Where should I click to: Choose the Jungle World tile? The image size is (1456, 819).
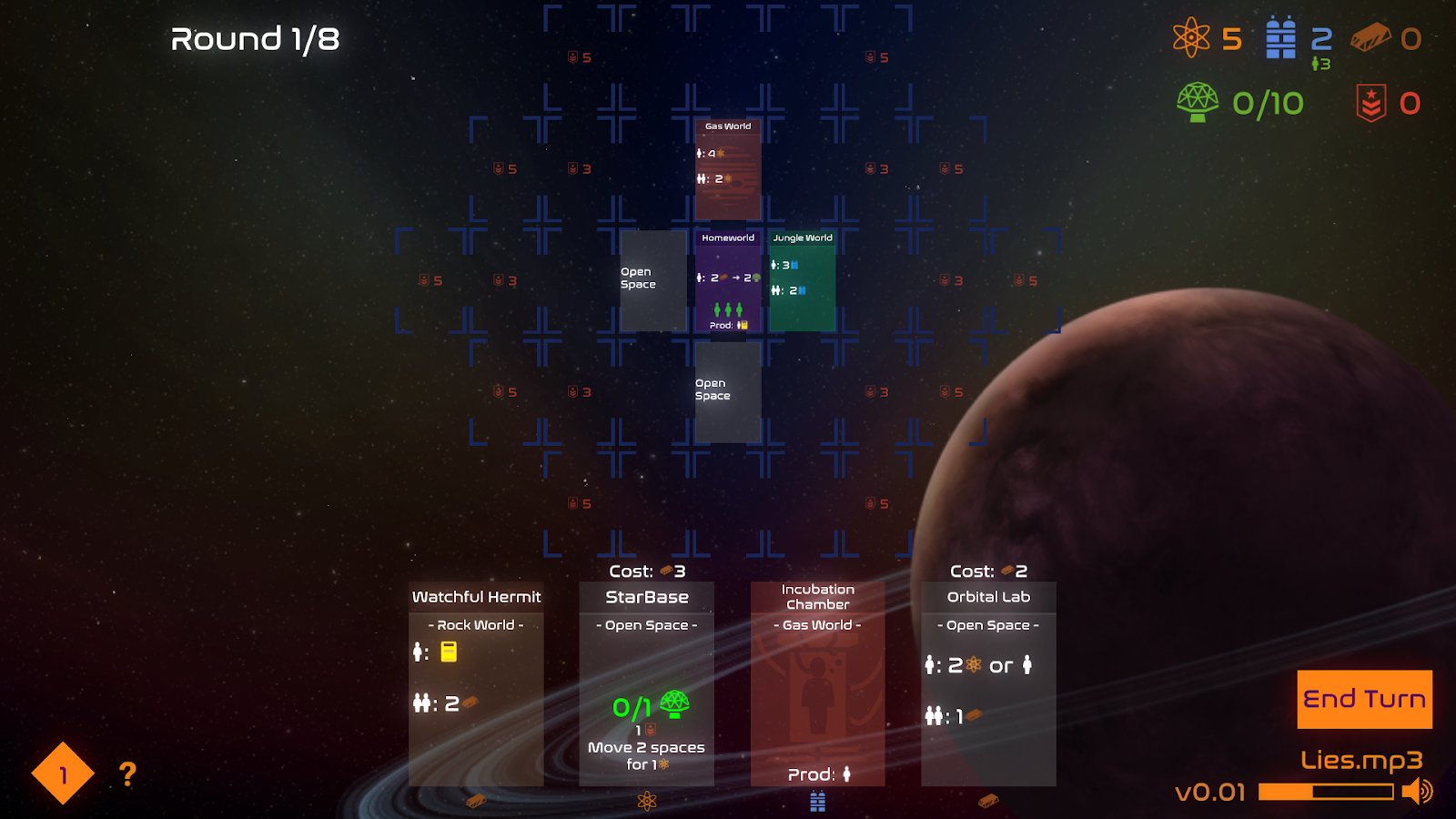[803, 280]
